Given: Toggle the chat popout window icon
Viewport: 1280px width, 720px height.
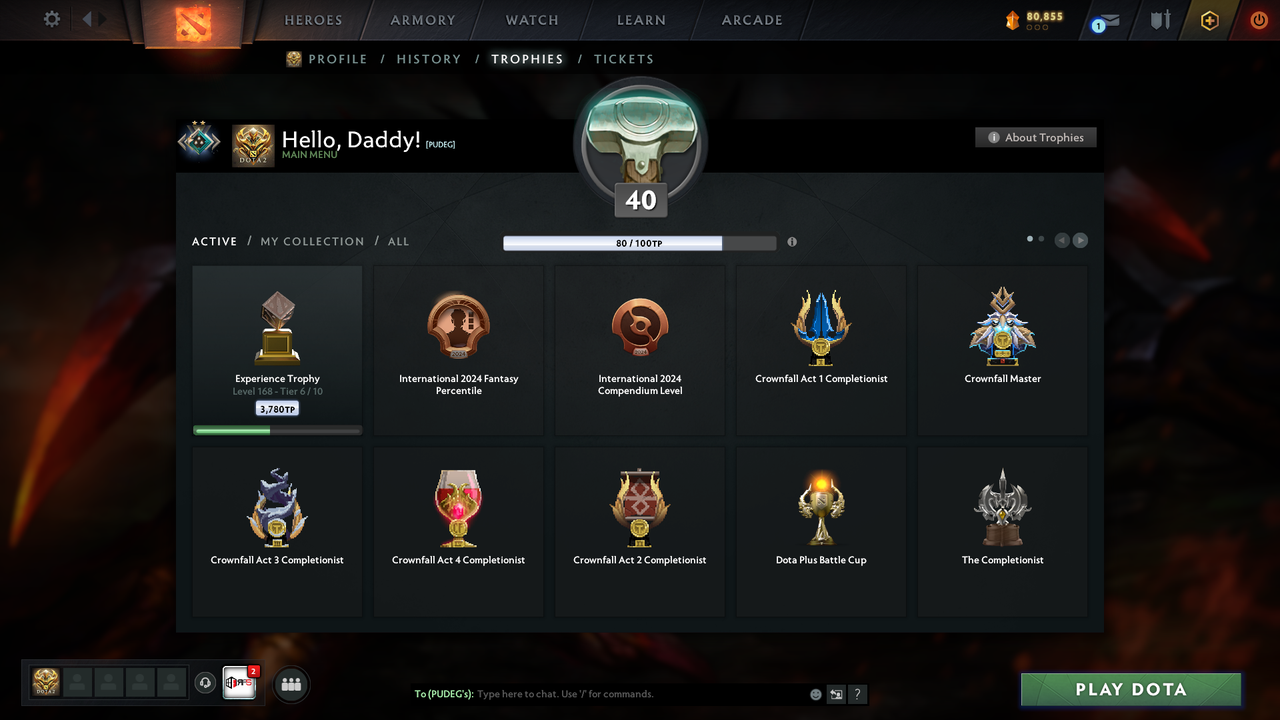Looking at the screenshot, I should [835, 693].
